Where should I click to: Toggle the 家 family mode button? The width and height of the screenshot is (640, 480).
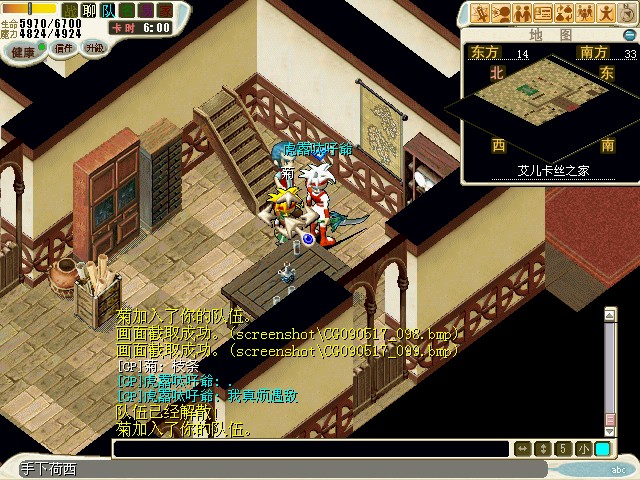coord(164,9)
